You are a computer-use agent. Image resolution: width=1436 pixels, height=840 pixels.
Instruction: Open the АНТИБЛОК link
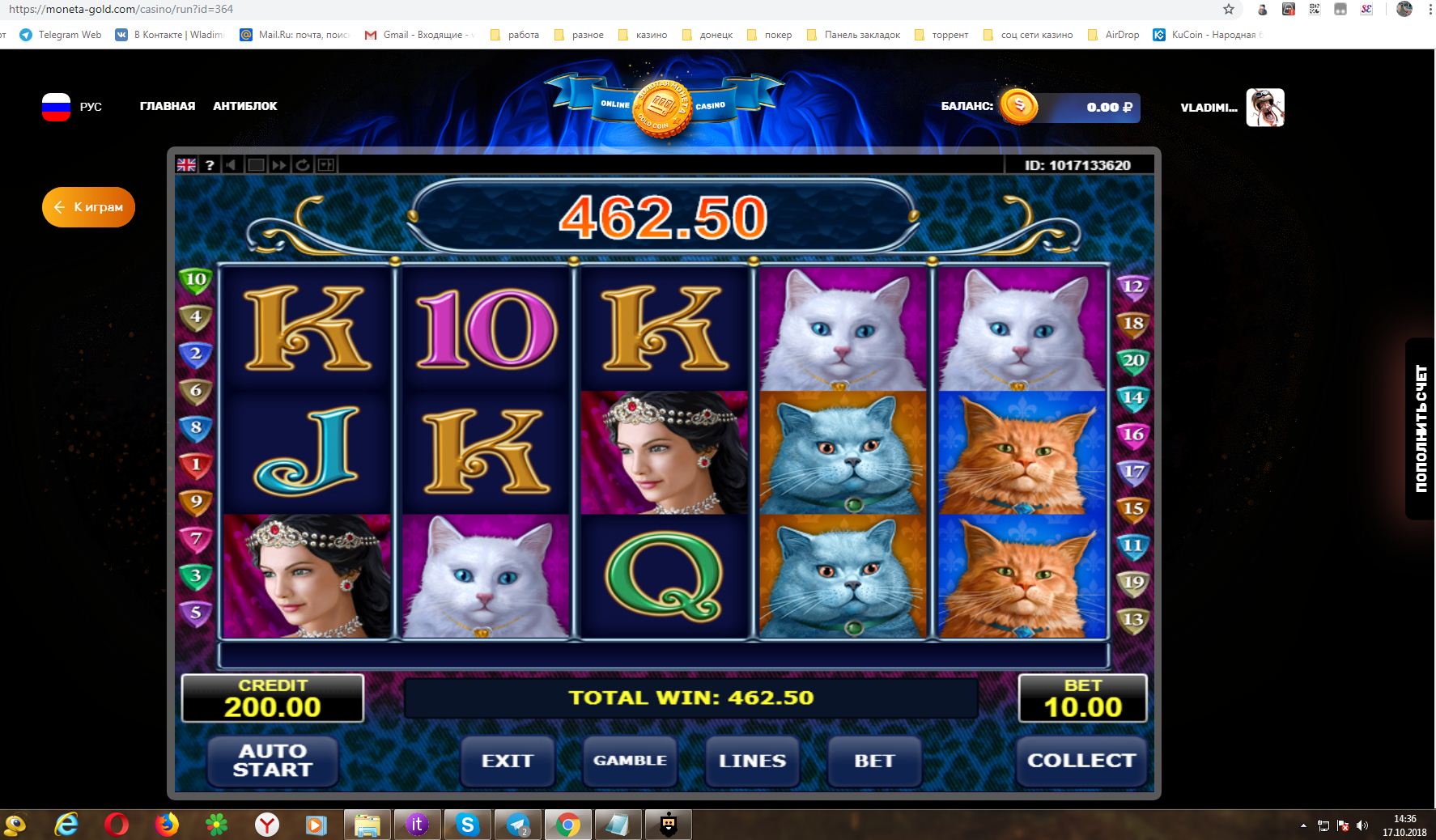click(245, 106)
